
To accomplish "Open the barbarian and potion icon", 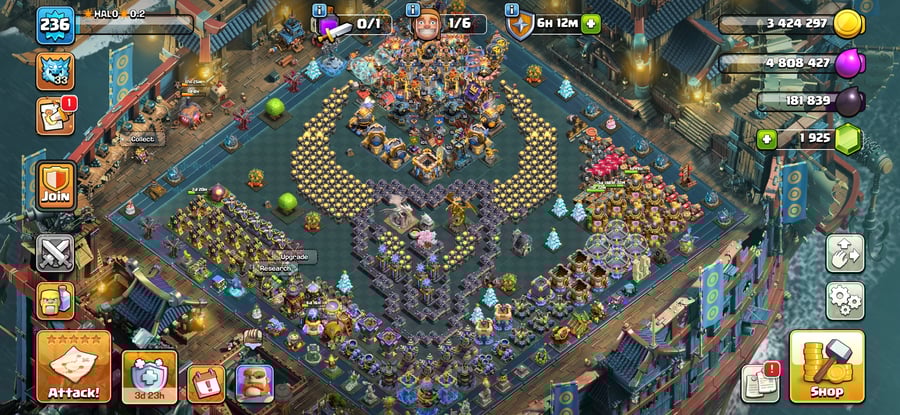I will [55, 300].
